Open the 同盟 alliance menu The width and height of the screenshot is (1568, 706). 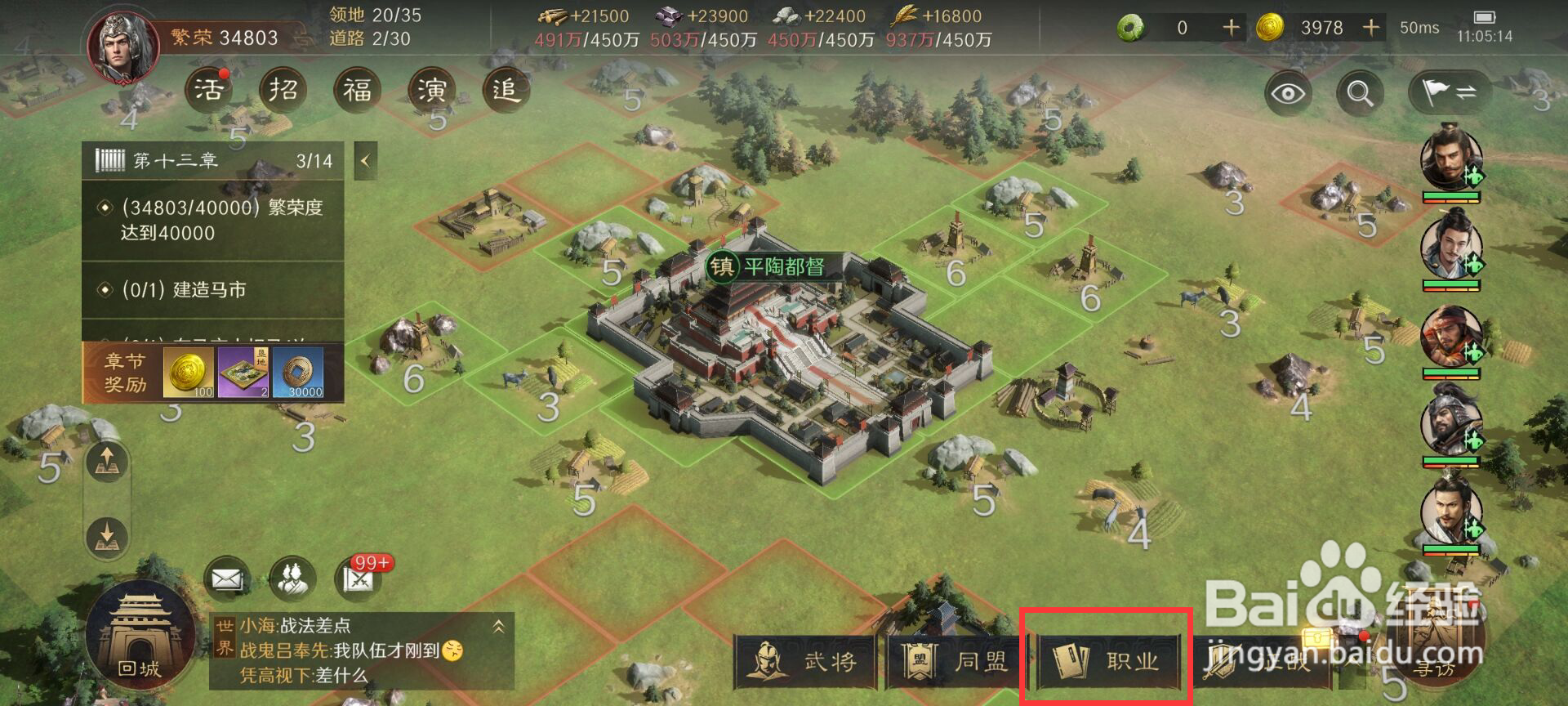click(x=957, y=660)
